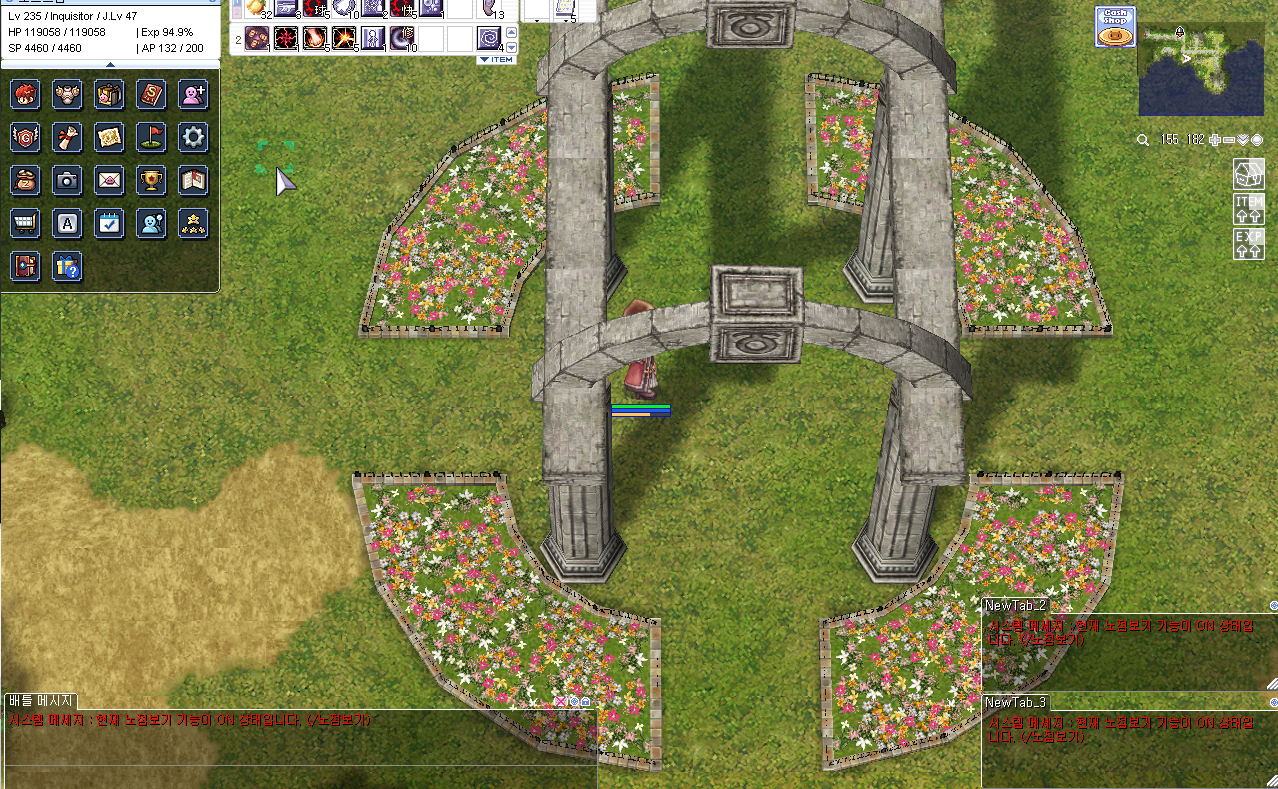Click the EXP boost status icon
The image size is (1278, 789).
tap(1249, 243)
